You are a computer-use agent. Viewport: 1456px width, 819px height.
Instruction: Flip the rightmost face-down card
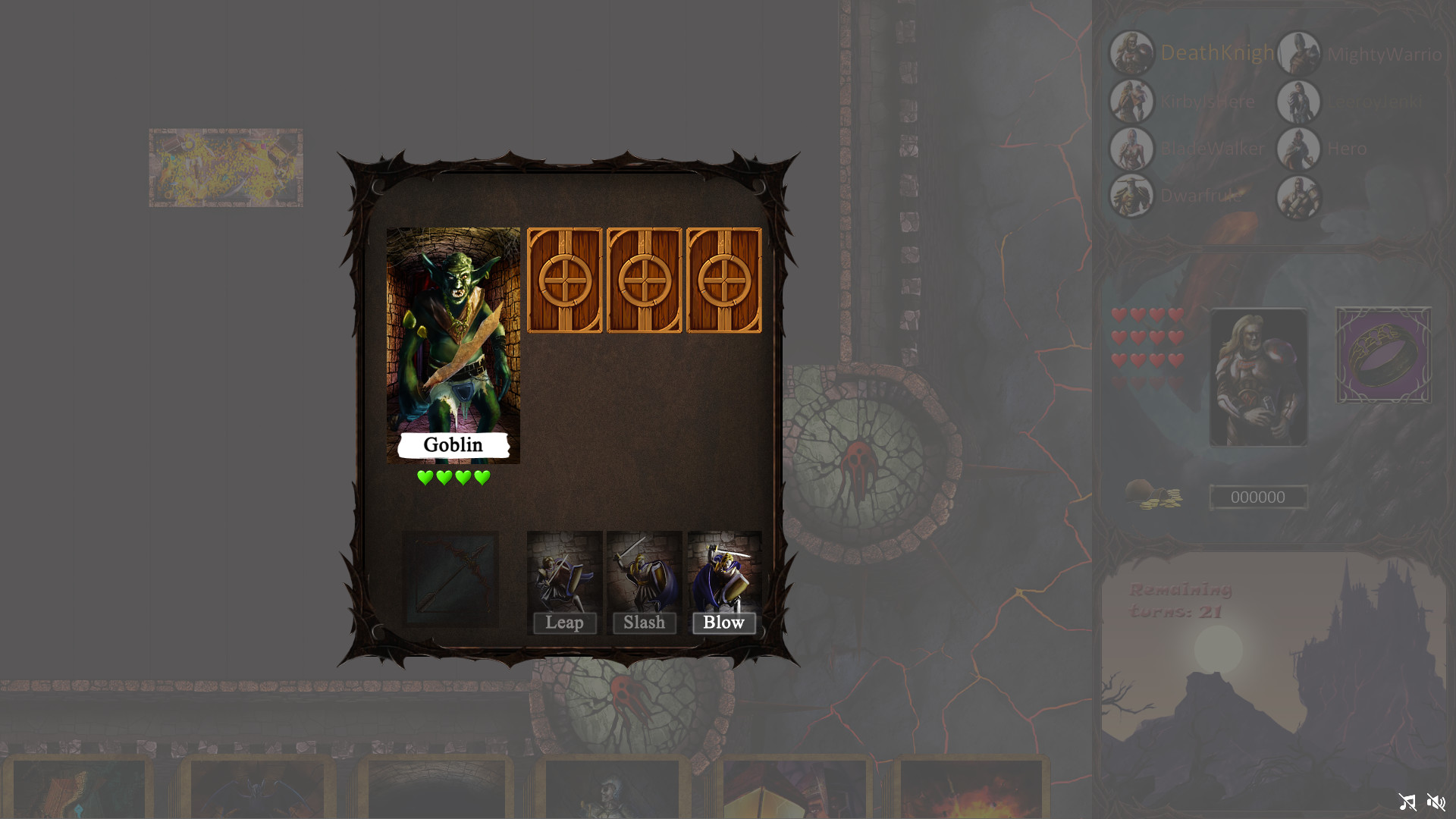[x=723, y=281]
